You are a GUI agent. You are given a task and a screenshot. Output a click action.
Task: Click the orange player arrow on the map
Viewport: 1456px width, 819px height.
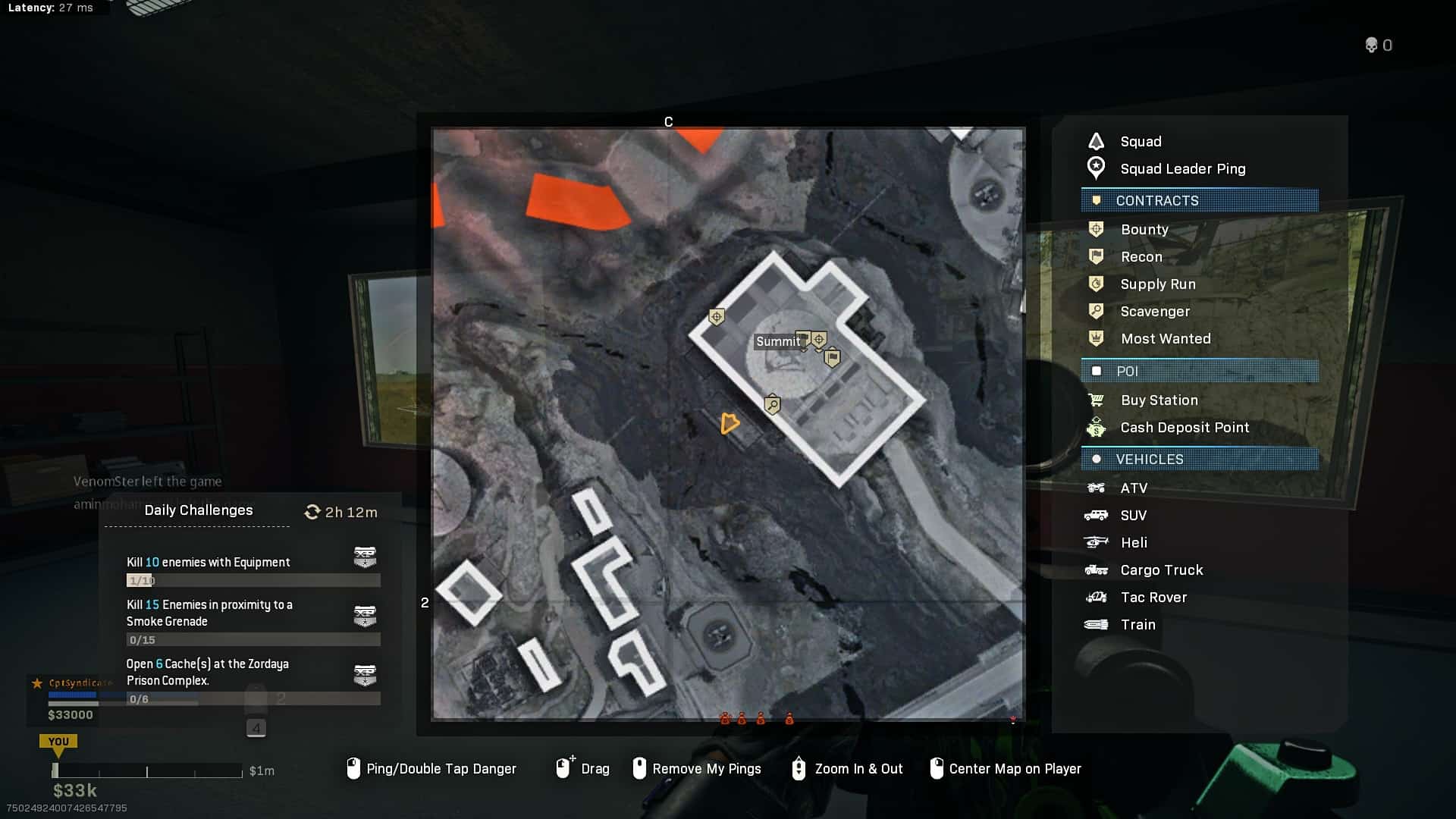pos(729,423)
